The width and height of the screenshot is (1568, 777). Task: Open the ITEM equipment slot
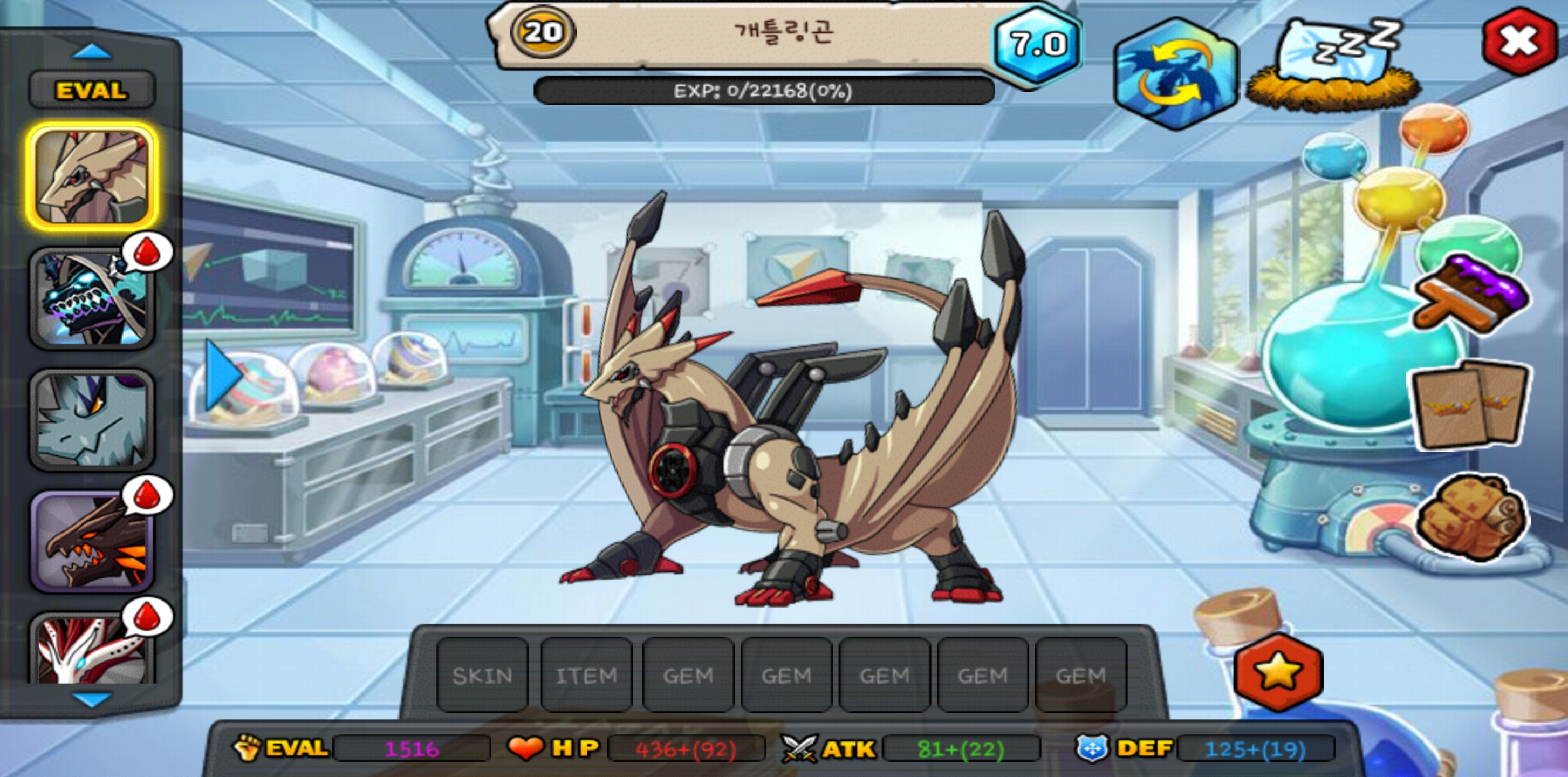(x=586, y=674)
